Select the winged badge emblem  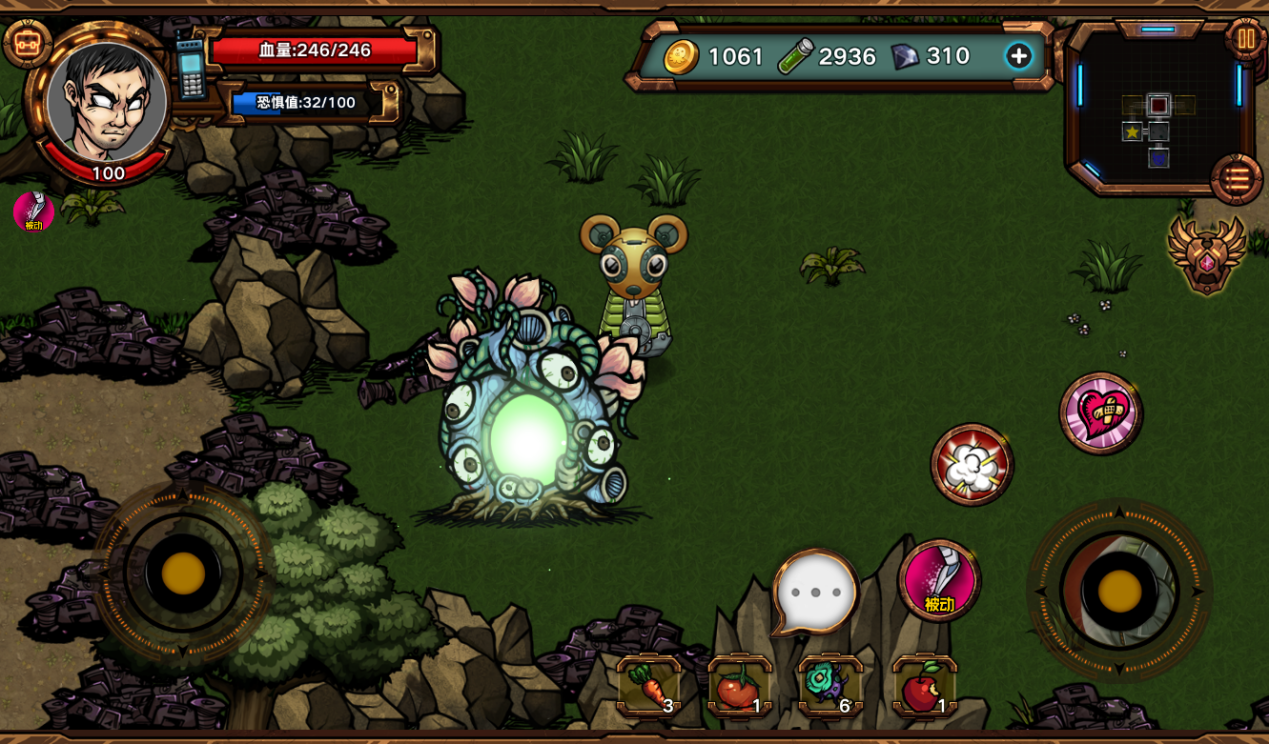point(1206,255)
